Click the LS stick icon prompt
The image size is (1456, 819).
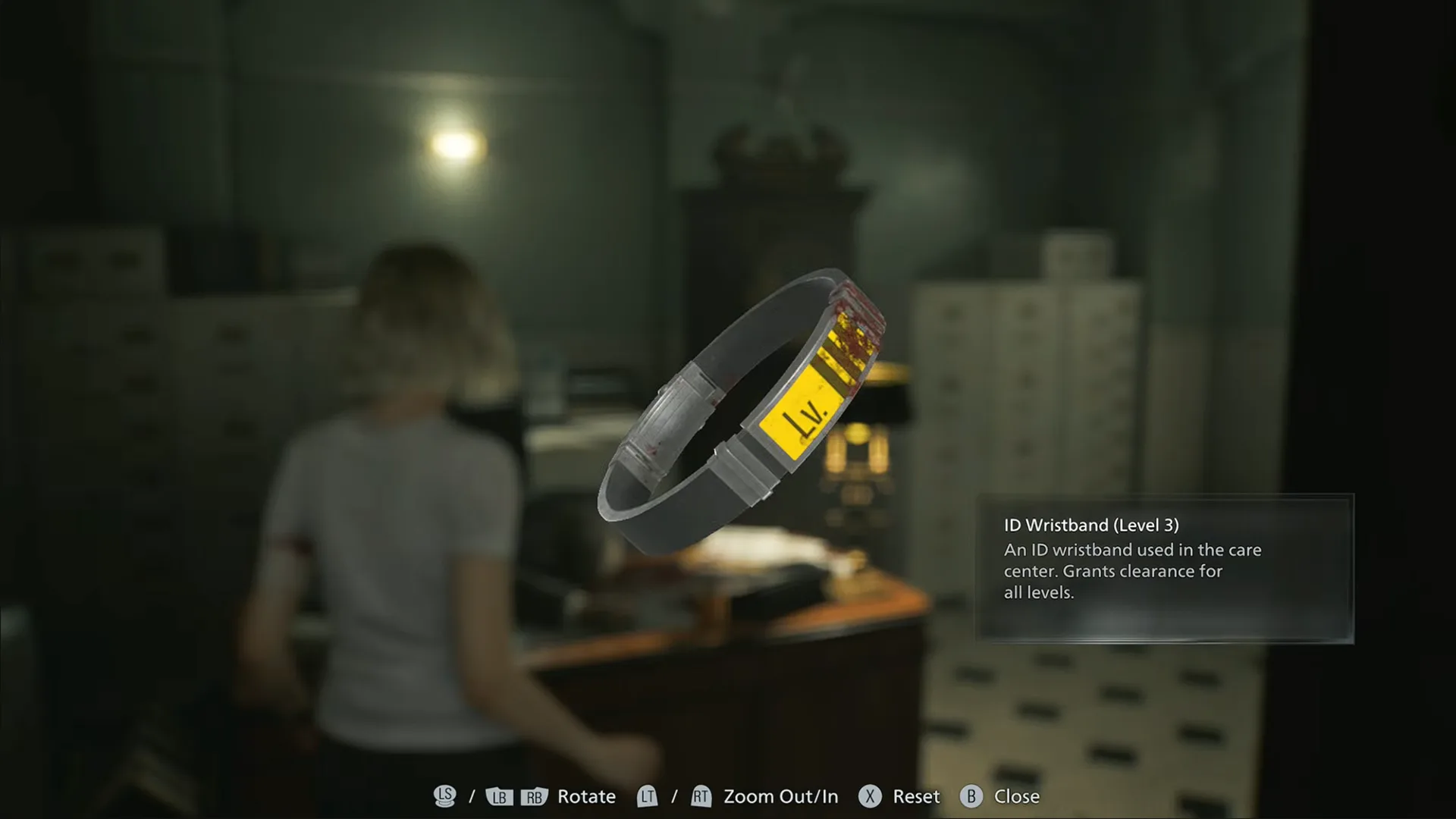pos(446,796)
